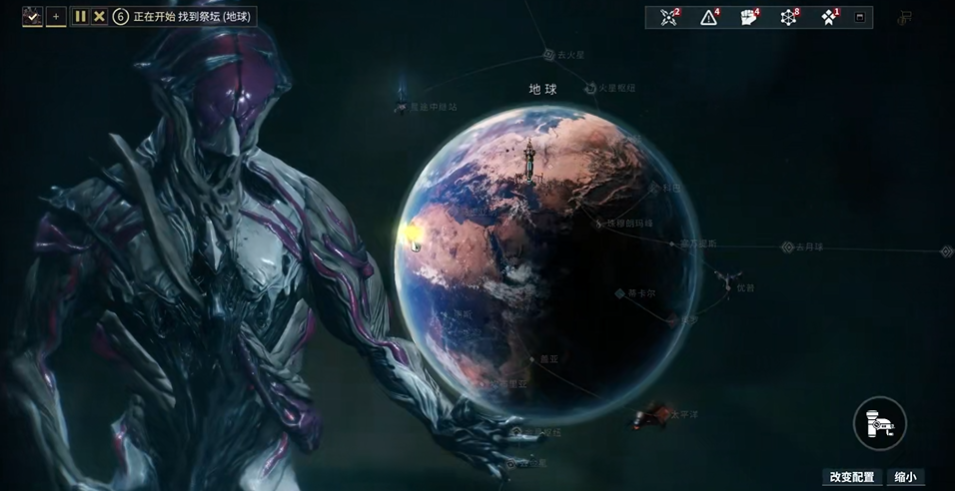The image size is (955, 491).
Task: Stop the script with the X button
Action: point(99,17)
